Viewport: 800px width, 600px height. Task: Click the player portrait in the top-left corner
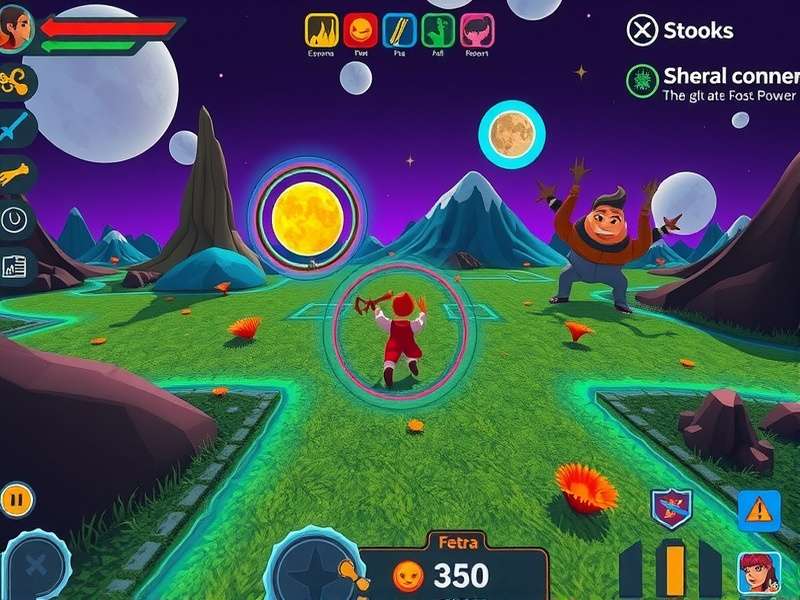[x=17, y=31]
